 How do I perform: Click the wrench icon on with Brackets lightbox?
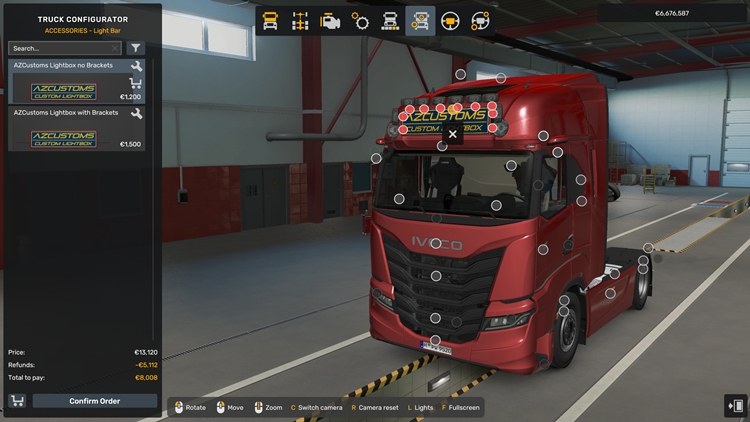pos(136,114)
